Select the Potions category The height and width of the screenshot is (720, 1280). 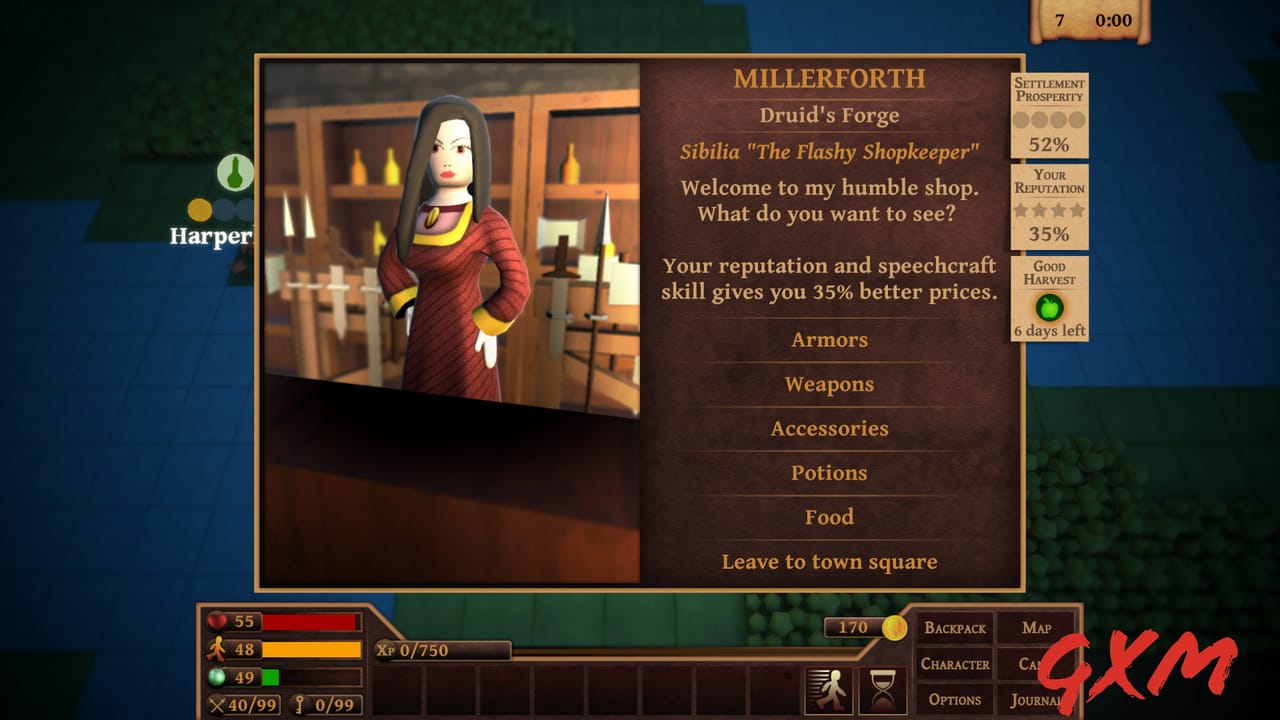(829, 473)
